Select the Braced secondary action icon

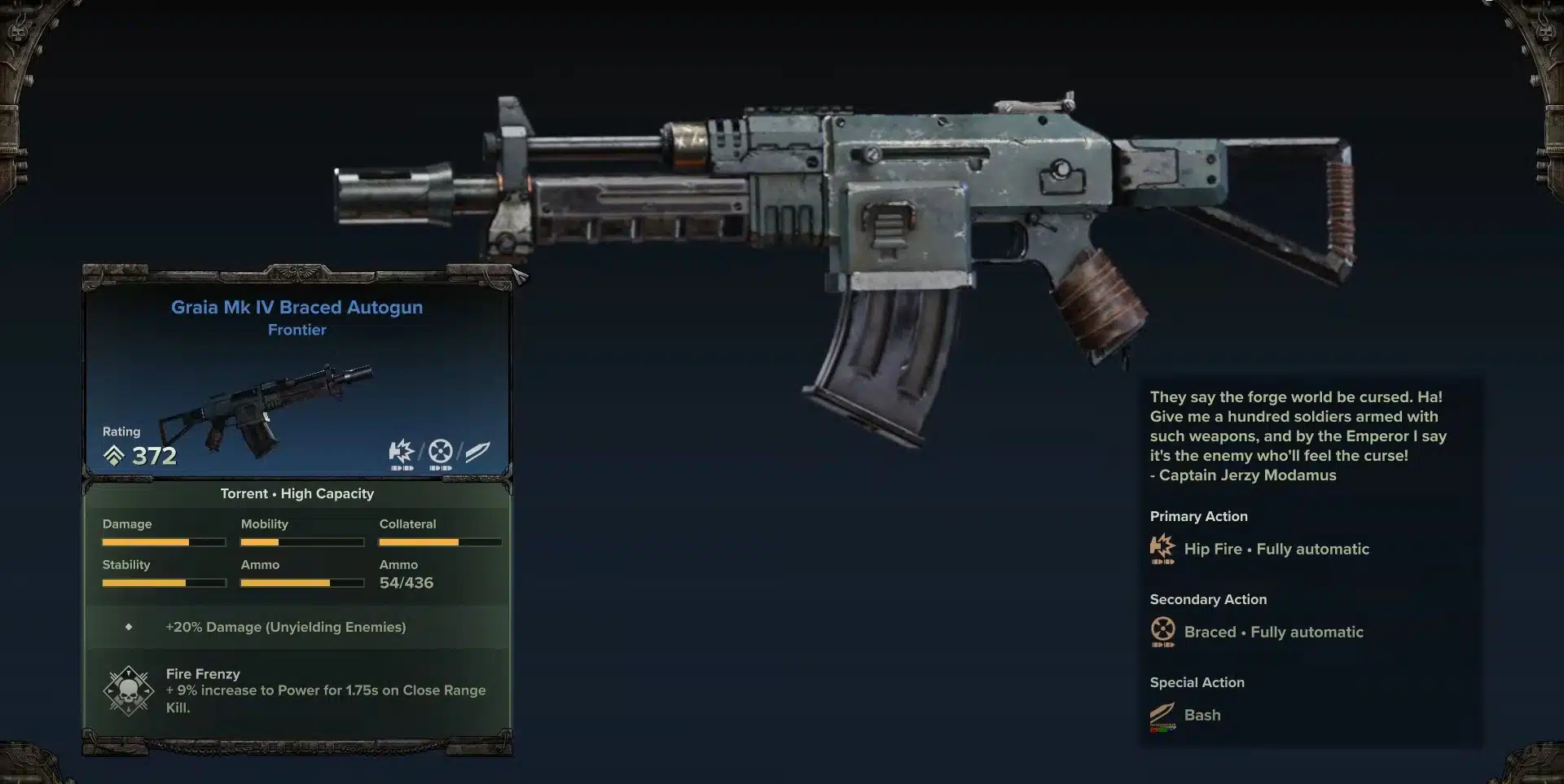pos(1162,631)
